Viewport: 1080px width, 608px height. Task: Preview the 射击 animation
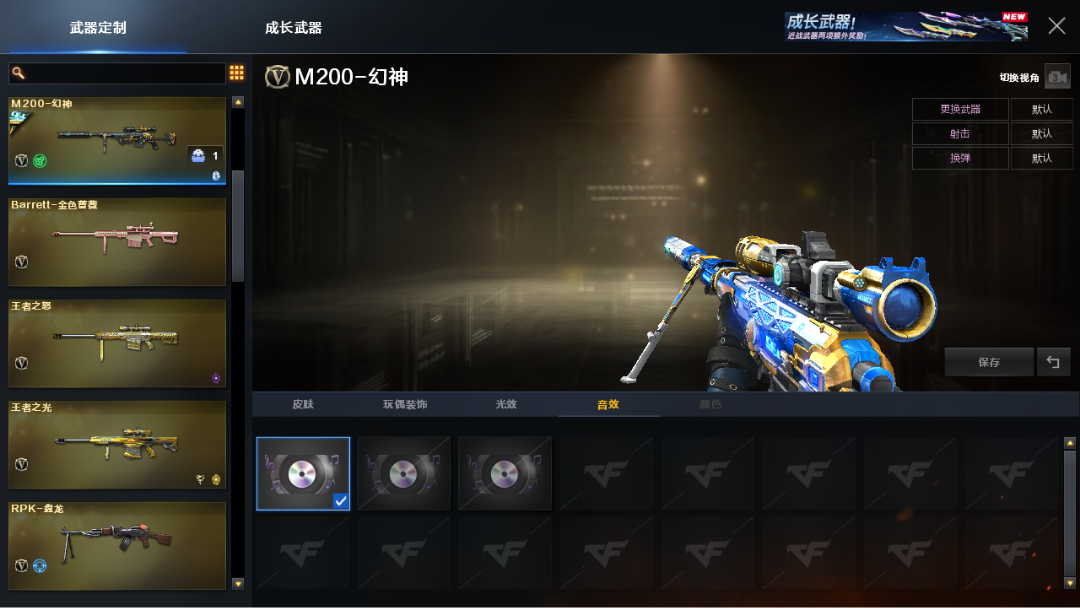coord(960,134)
